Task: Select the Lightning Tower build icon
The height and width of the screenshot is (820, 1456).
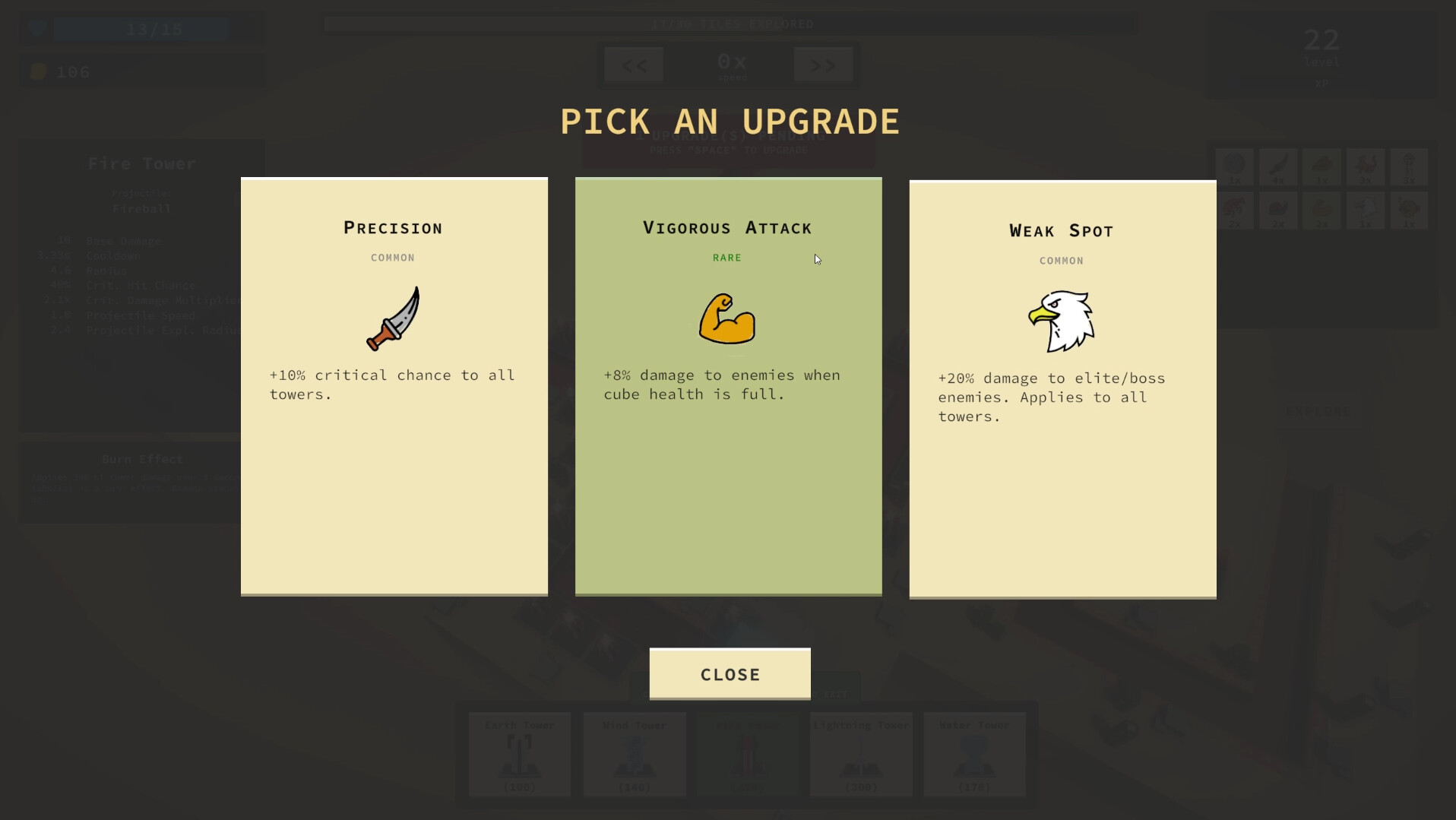Action: click(x=860, y=754)
